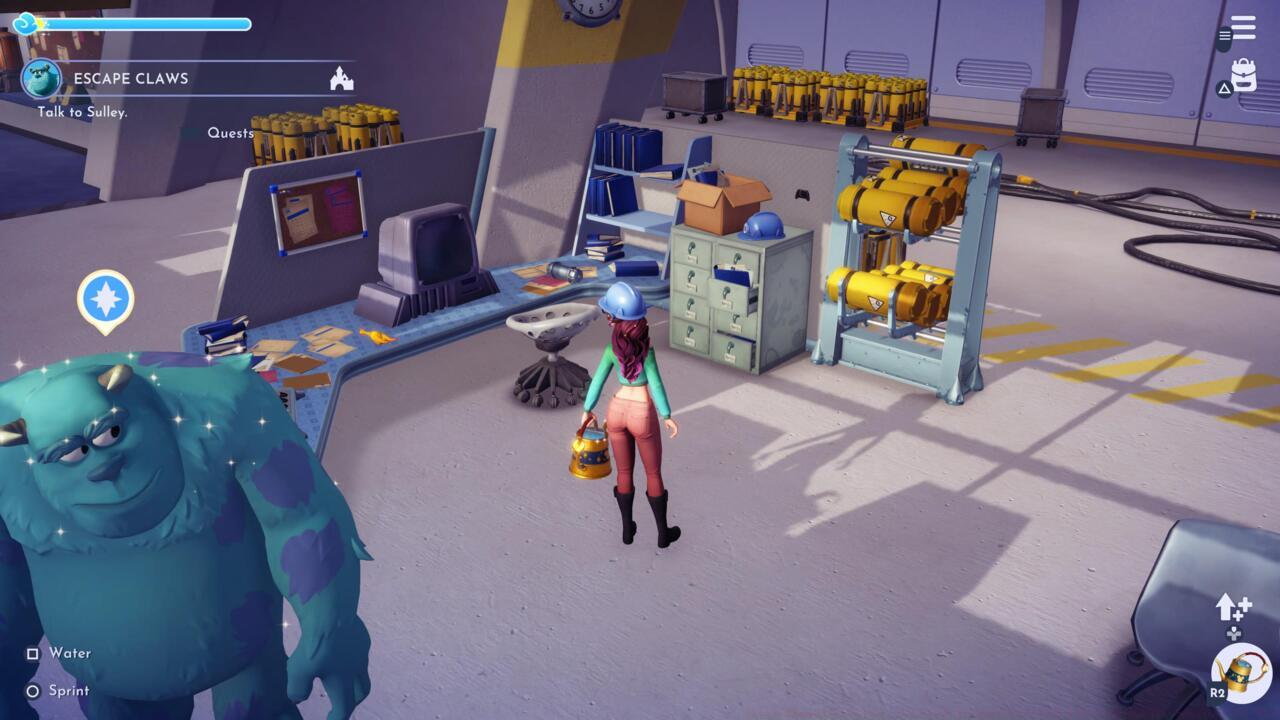Toggle the Water action with the square prompt
This screenshot has height=720, width=1280.
pos(33,653)
